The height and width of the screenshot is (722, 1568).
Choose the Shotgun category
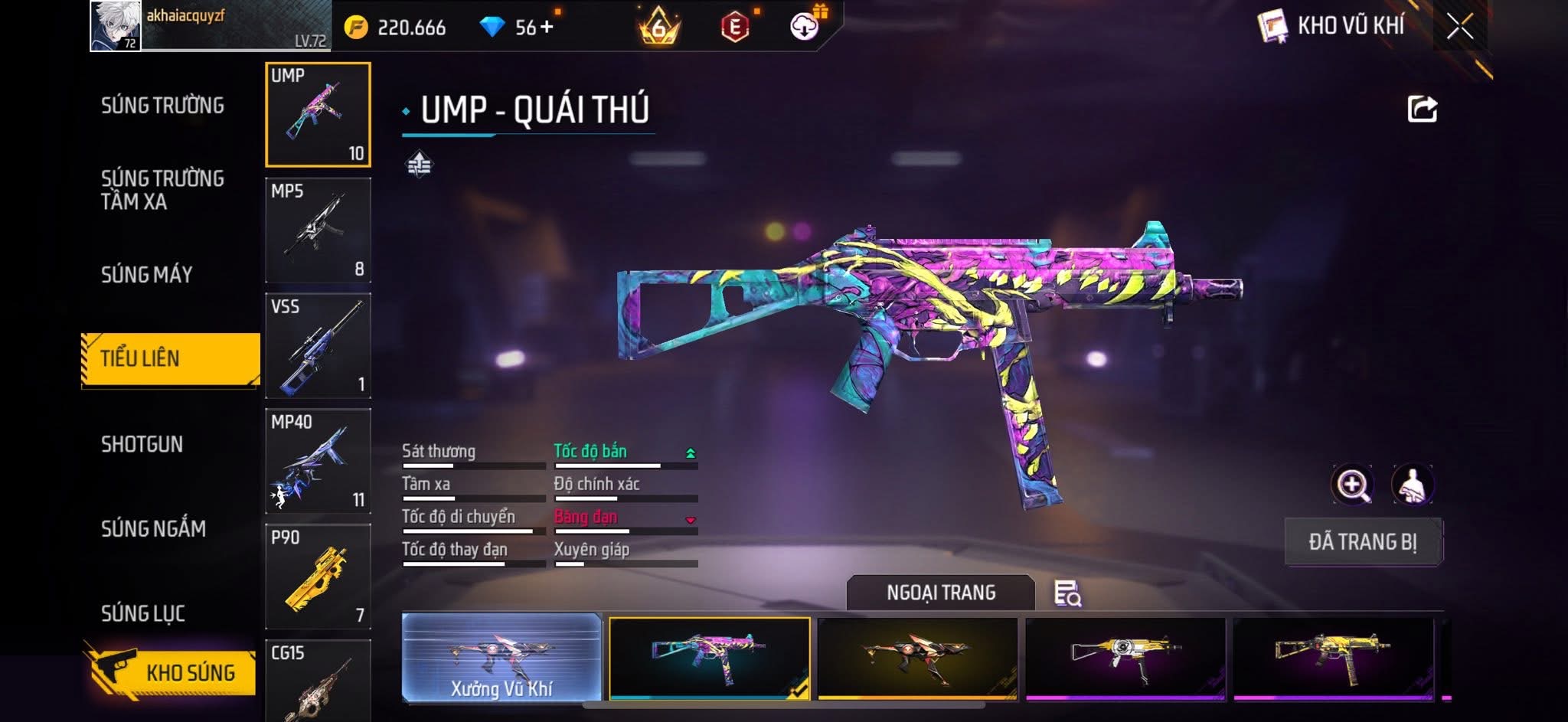142,445
